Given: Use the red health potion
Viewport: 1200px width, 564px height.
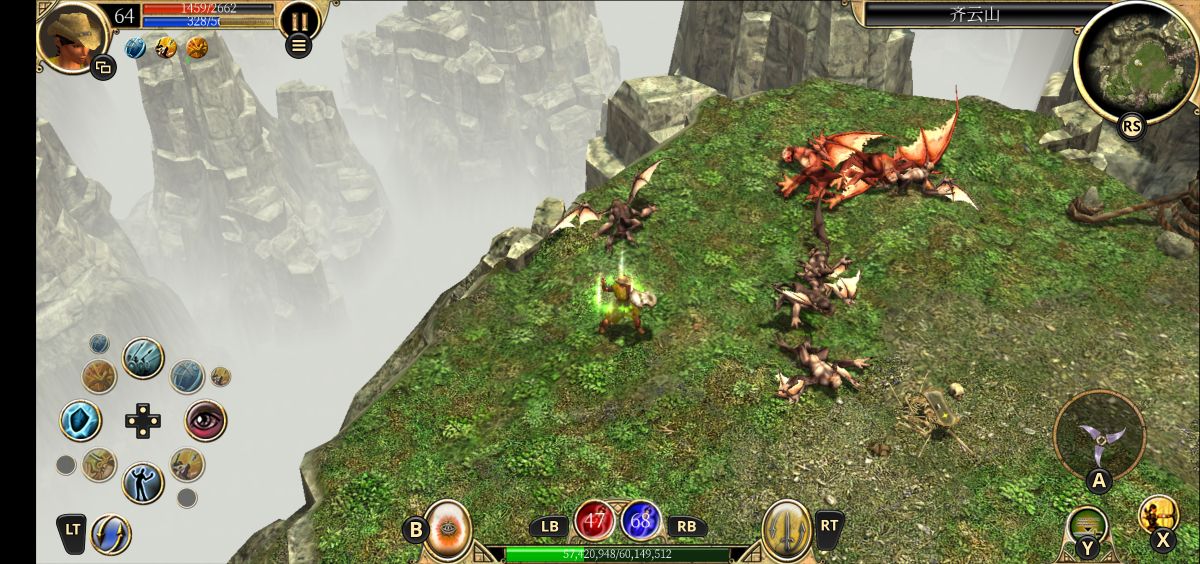Looking at the screenshot, I should pos(595,521).
